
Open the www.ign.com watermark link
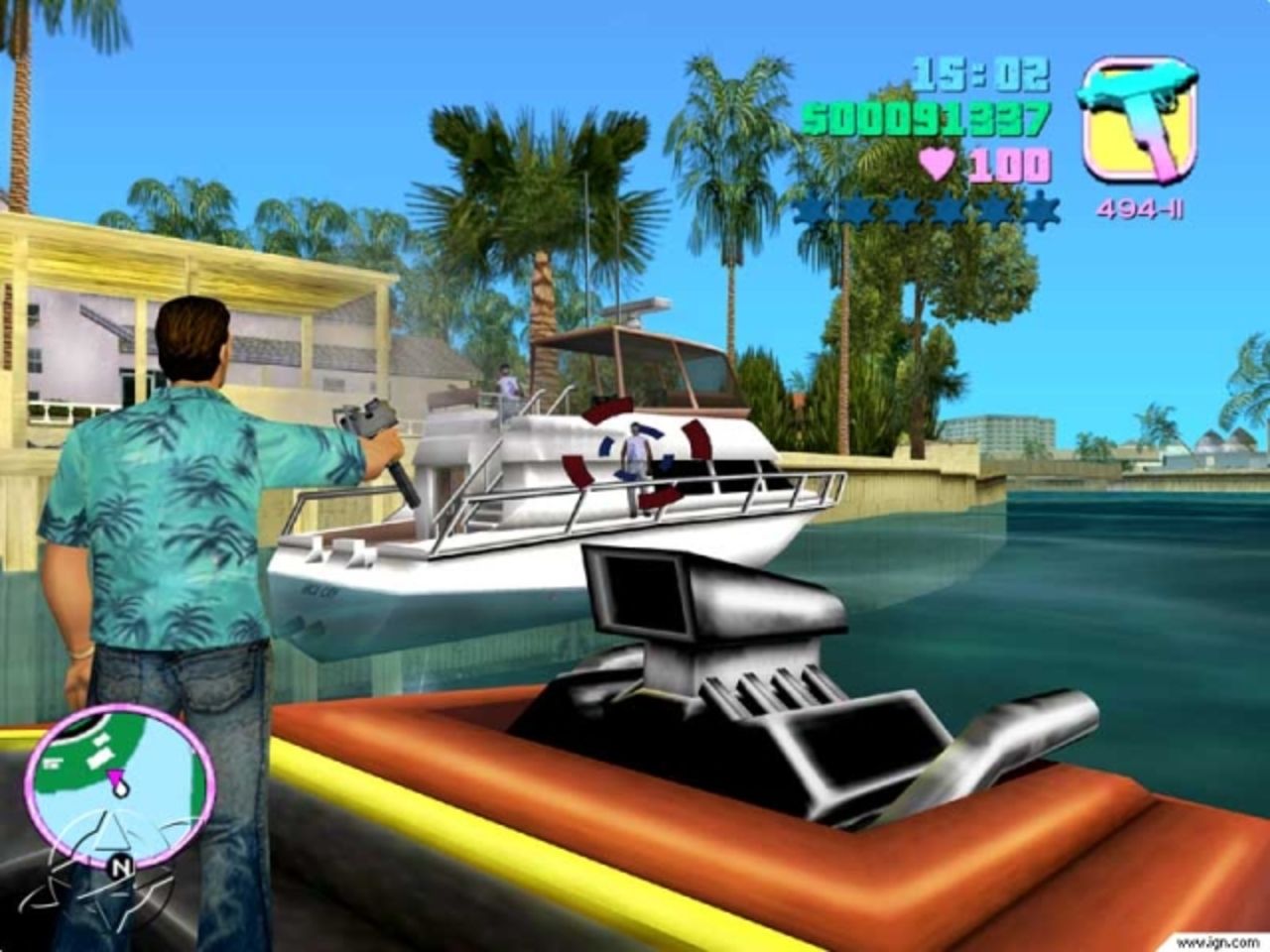pyautogui.click(x=1220, y=940)
